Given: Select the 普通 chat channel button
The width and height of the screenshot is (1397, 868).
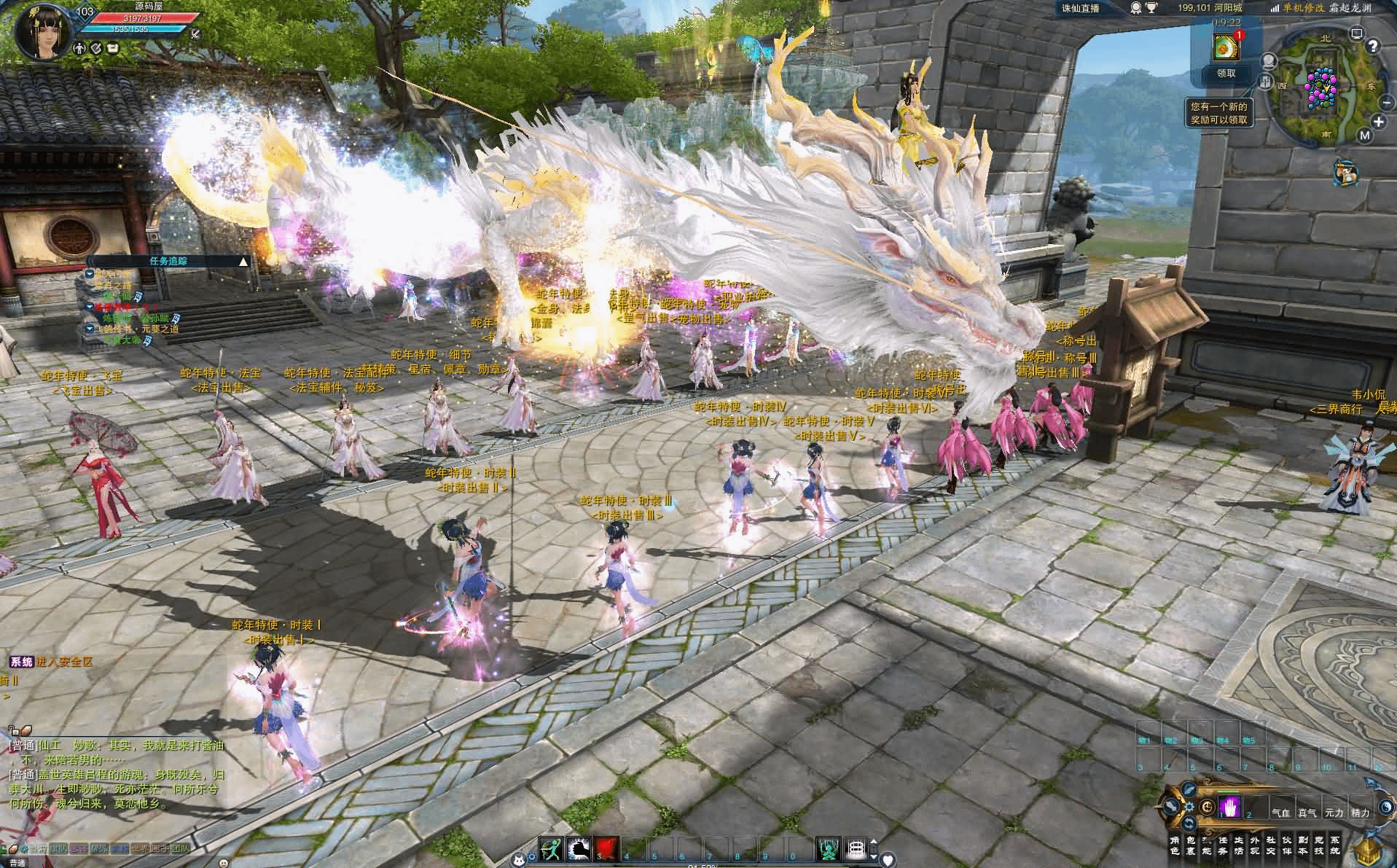Looking at the screenshot, I should tap(16, 864).
